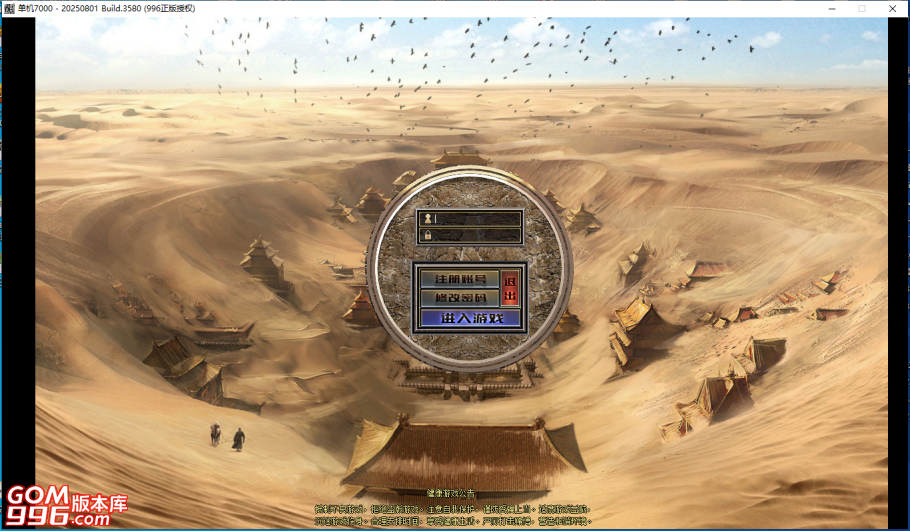Click the account username input field
Image resolution: width=910 pixels, height=531 pixels.
click(x=476, y=218)
